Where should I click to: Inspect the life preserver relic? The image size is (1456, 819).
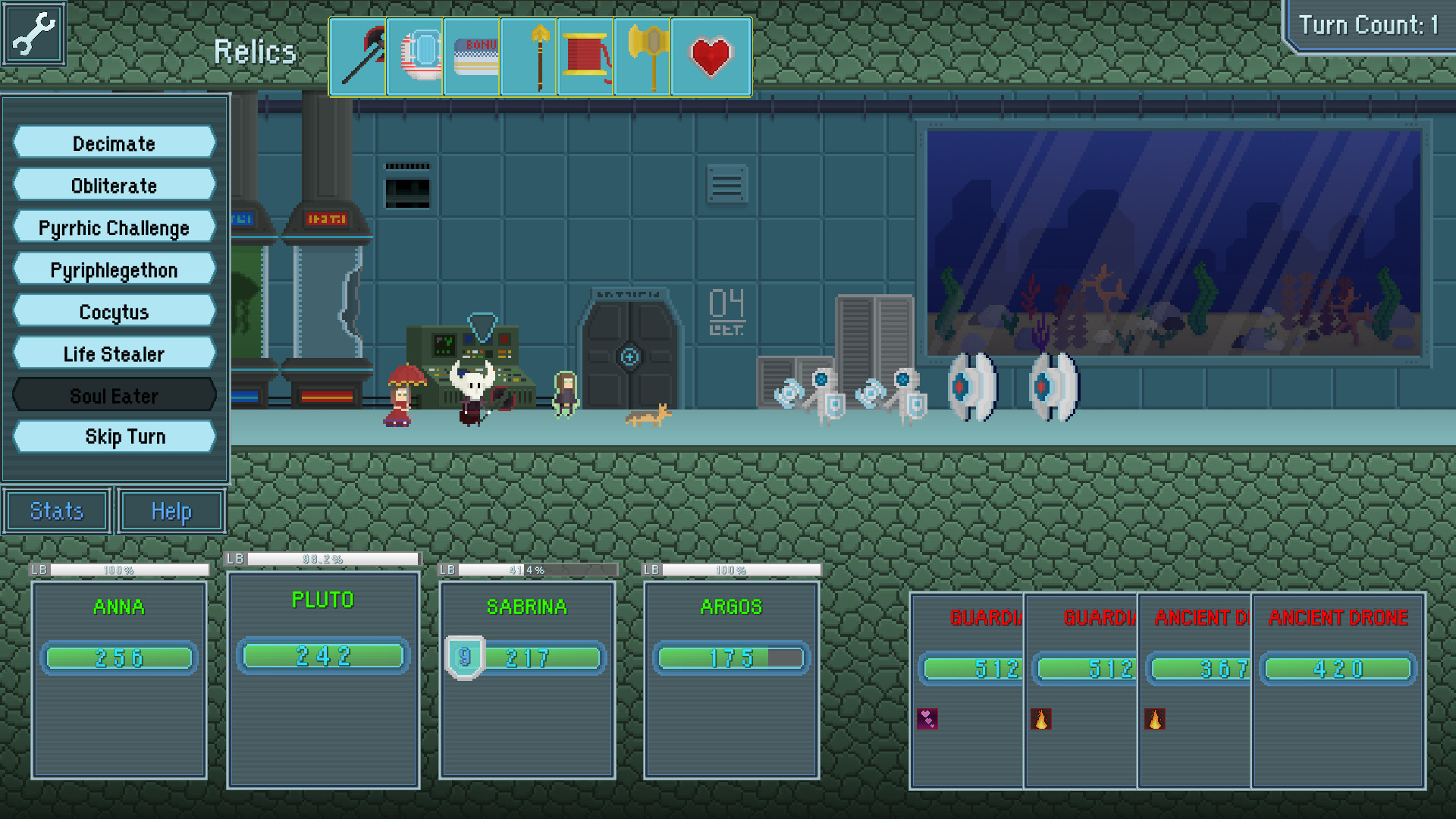point(414,57)
